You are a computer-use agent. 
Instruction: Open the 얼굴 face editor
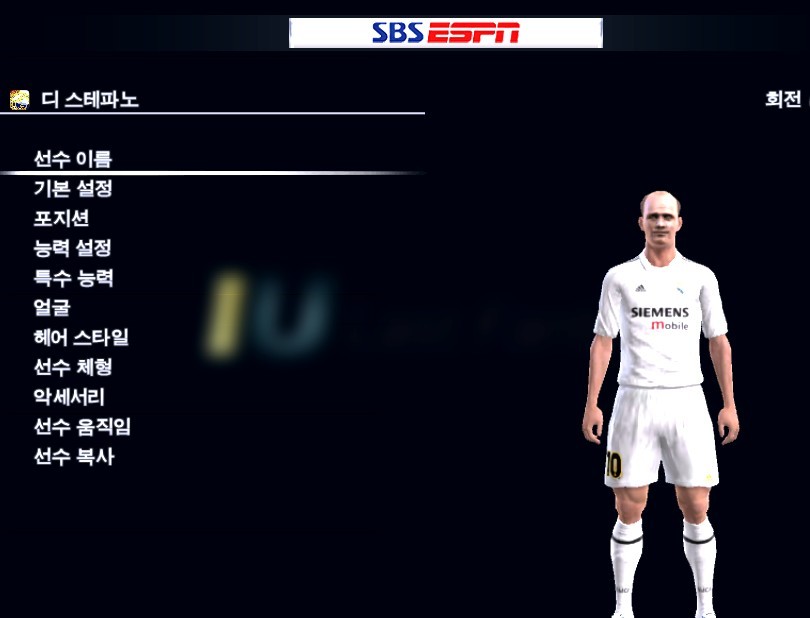click(51, 307)
